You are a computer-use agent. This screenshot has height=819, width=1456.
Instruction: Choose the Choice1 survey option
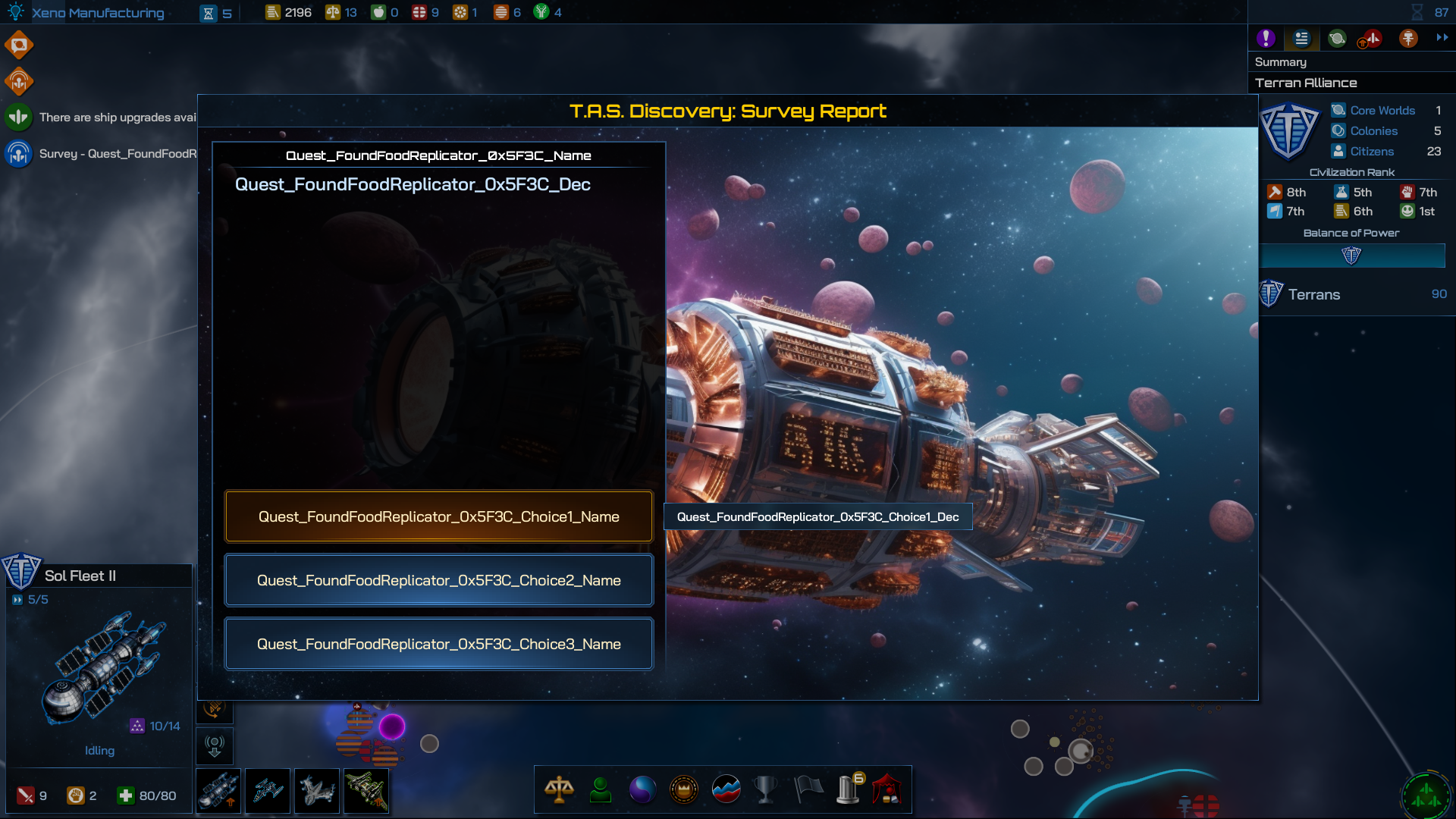tap(438, 516)
